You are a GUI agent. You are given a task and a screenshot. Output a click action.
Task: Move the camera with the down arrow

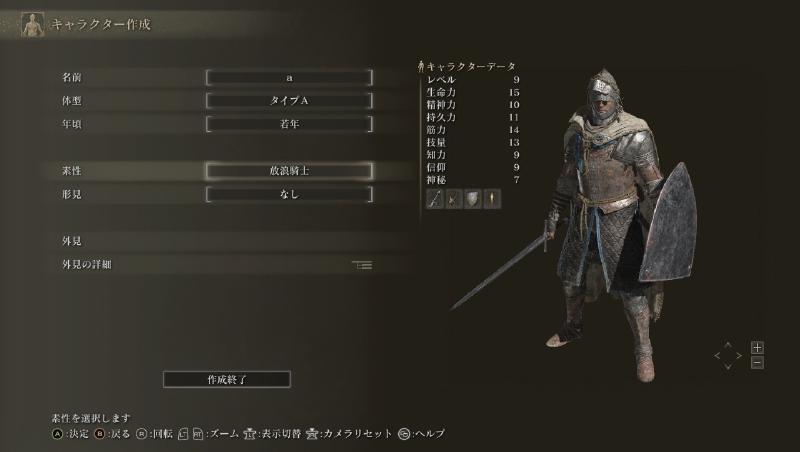point(728,364)
